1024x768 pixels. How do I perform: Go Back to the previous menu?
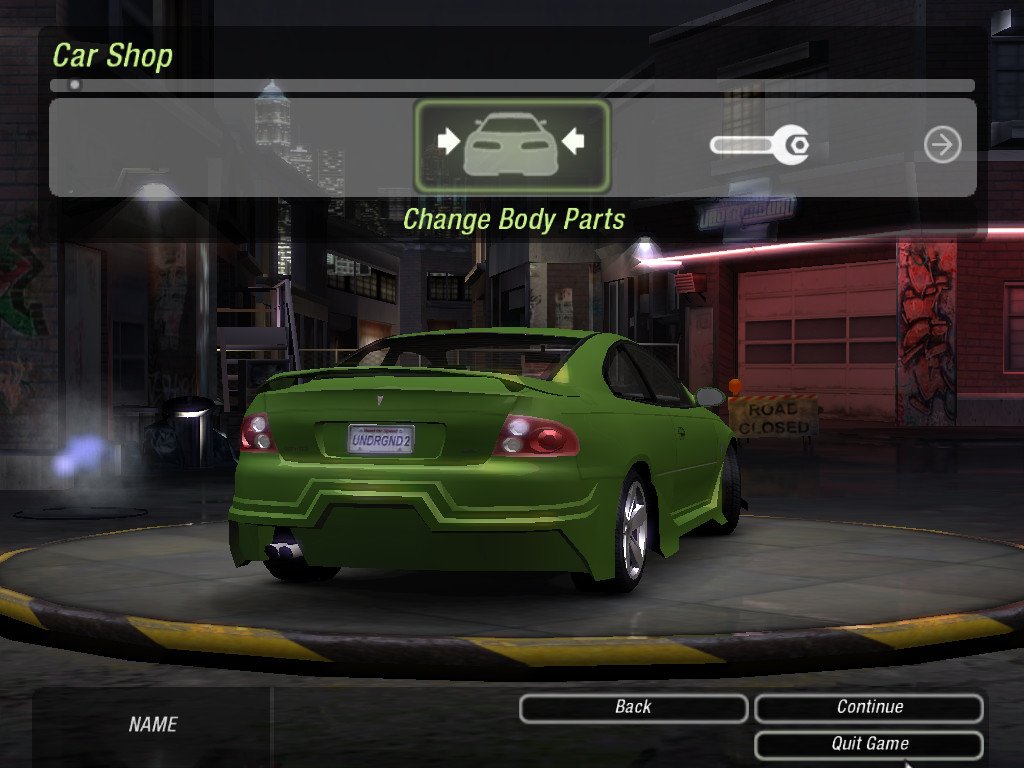click(x=633, y=708)
